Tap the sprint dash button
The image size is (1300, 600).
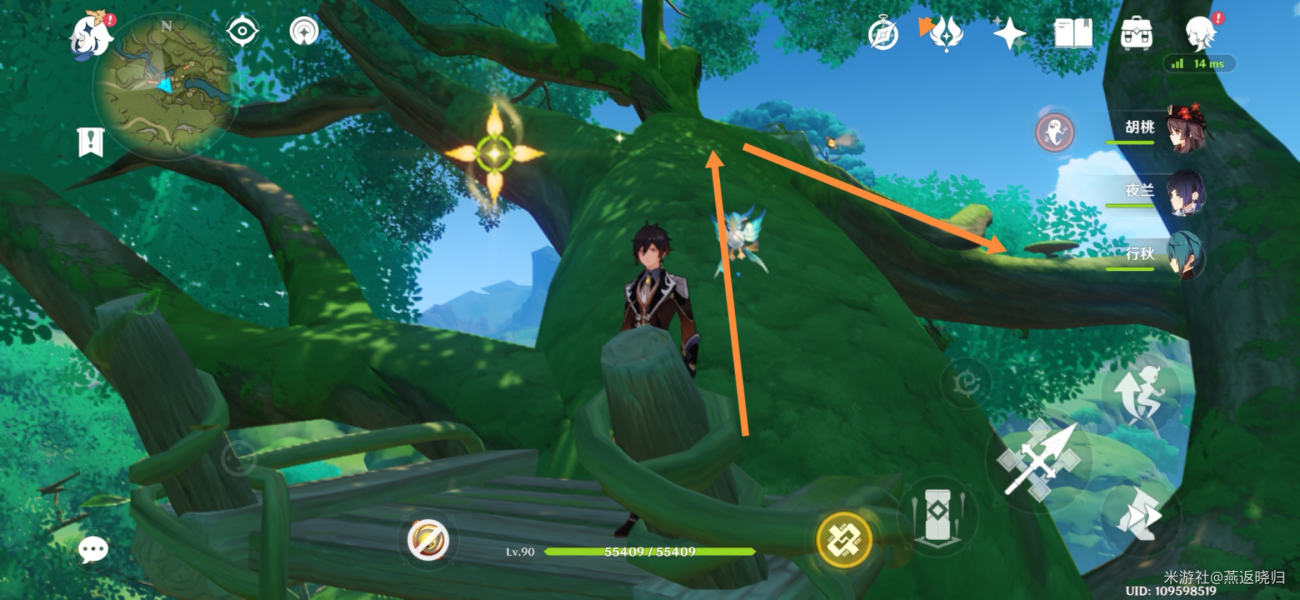coord(1140,516)
